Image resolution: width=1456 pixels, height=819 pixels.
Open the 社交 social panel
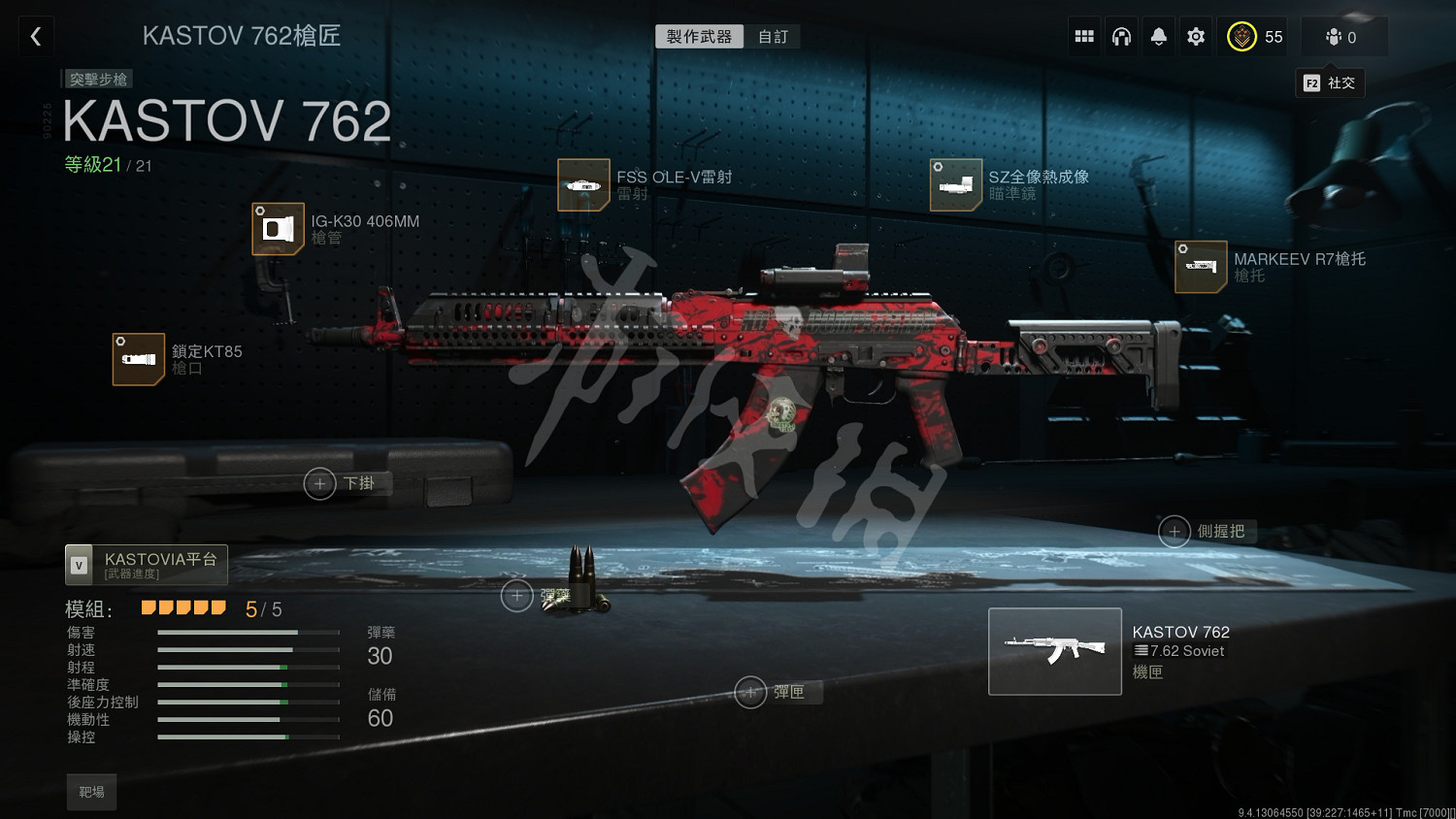click(1330, 83)
